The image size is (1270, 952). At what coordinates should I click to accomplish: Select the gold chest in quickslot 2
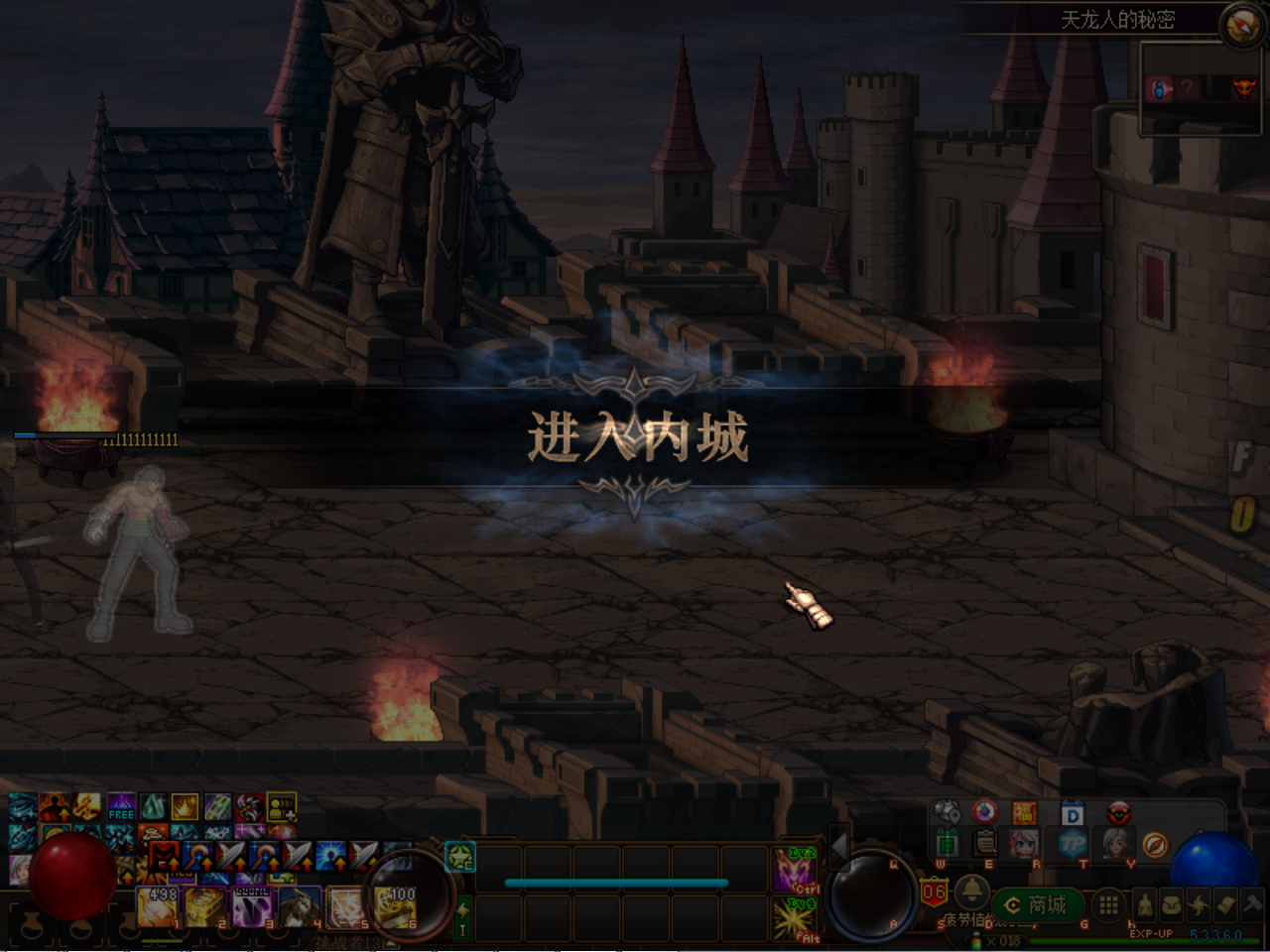[x=203, y=905]
